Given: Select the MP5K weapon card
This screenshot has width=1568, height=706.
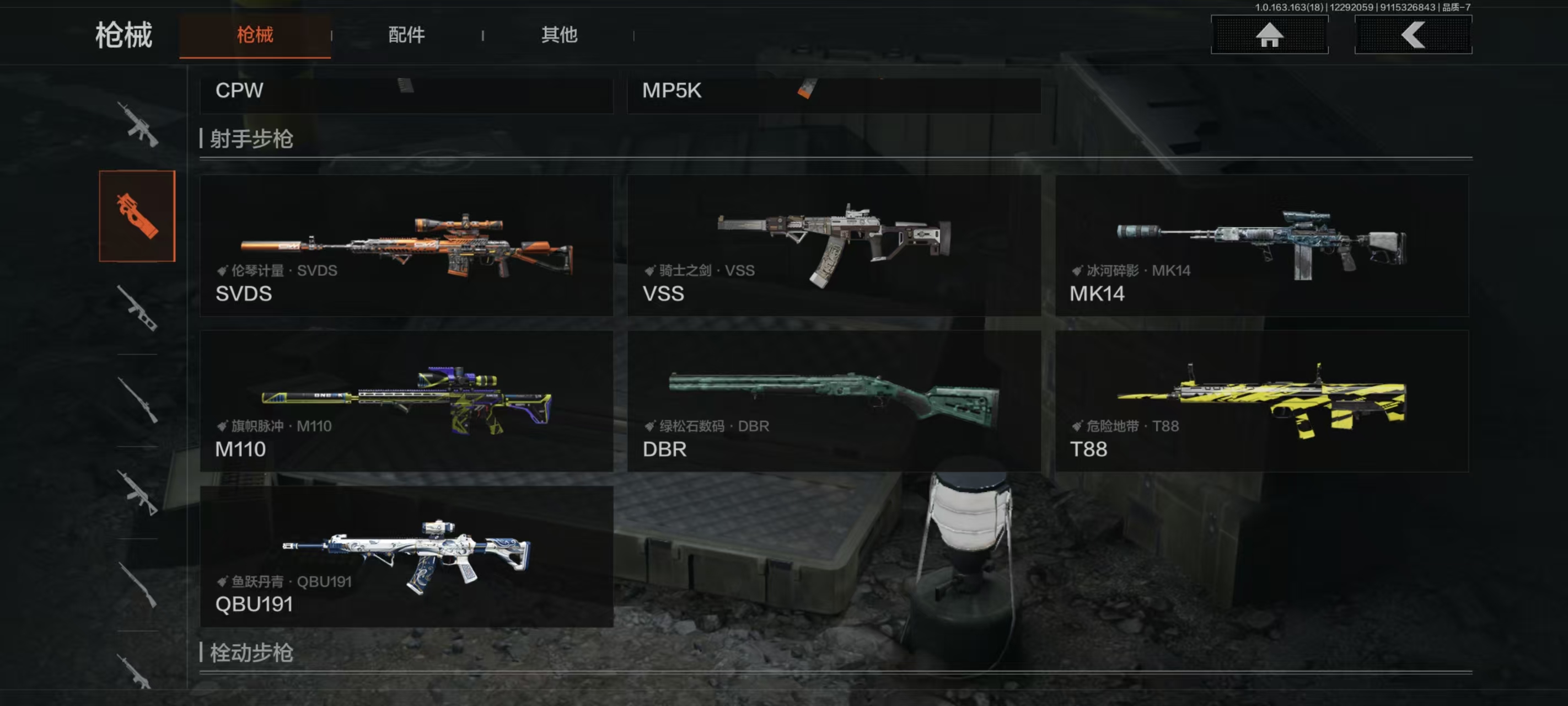Looking at the screenshot, I should (834, 93).
